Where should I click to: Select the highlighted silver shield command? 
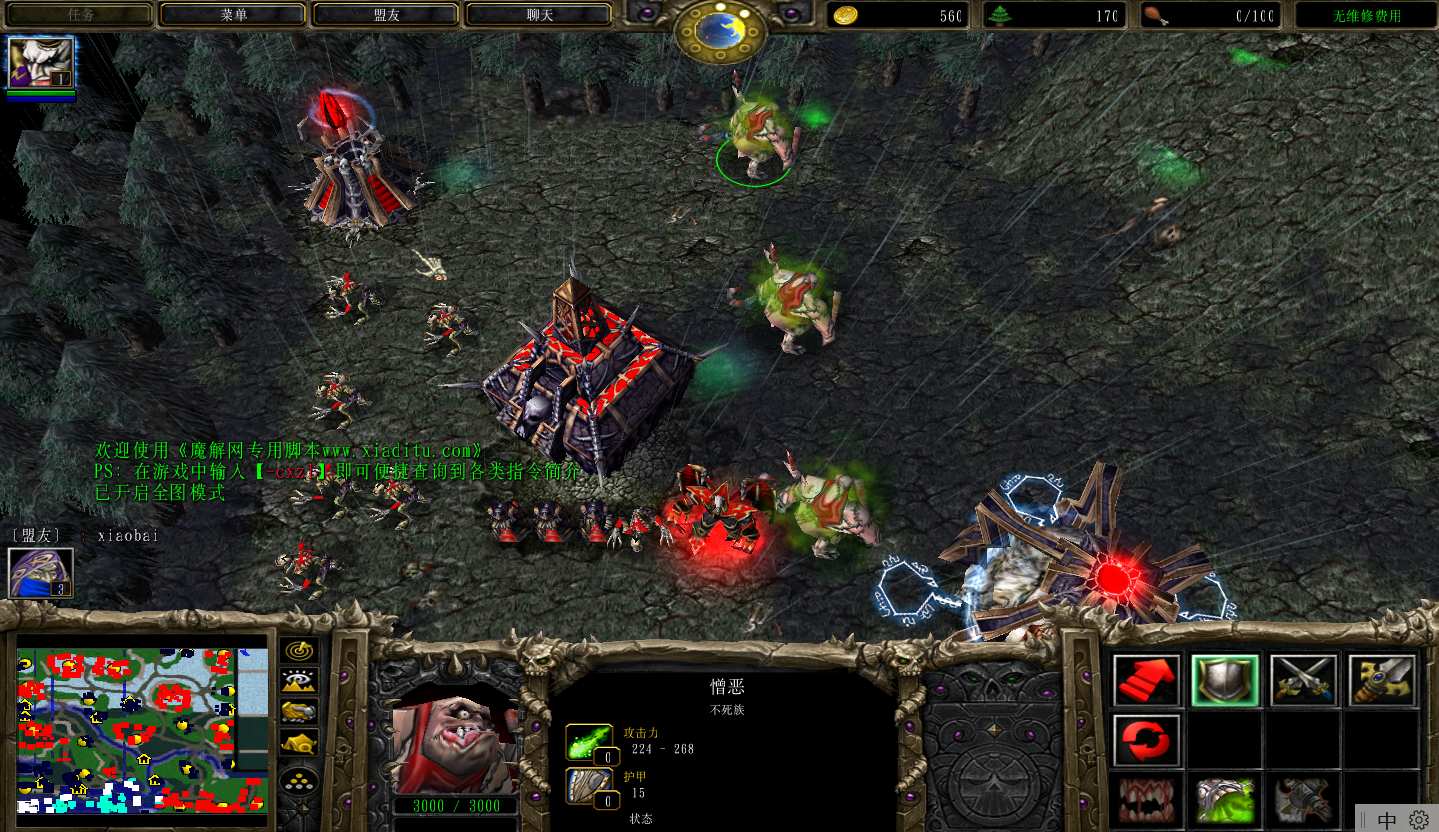tap(1225, 681)
